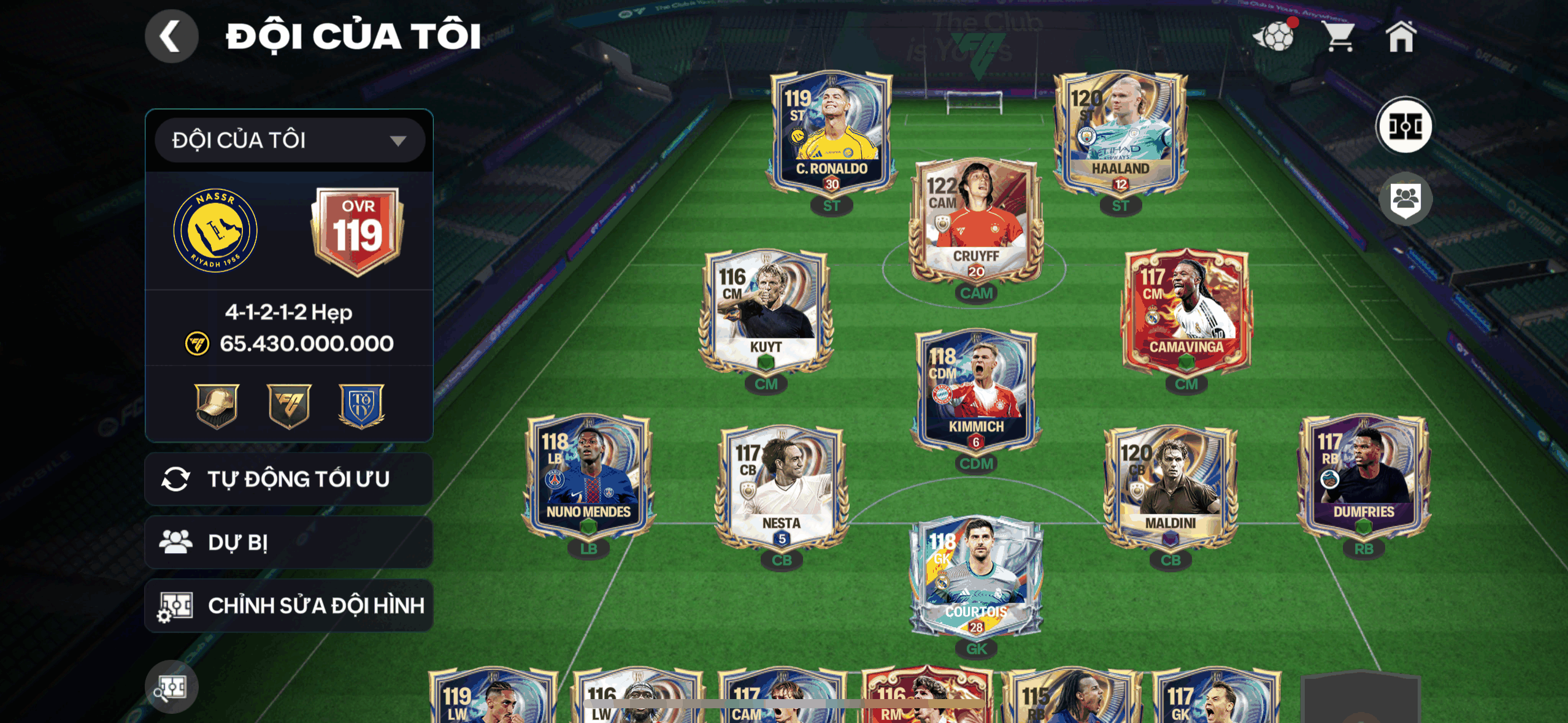Toggle the pitch formation view icon
Image resolution: width=1568 pixels, height=723 pixels.
pyautogui.click(x=1404, y=126)
